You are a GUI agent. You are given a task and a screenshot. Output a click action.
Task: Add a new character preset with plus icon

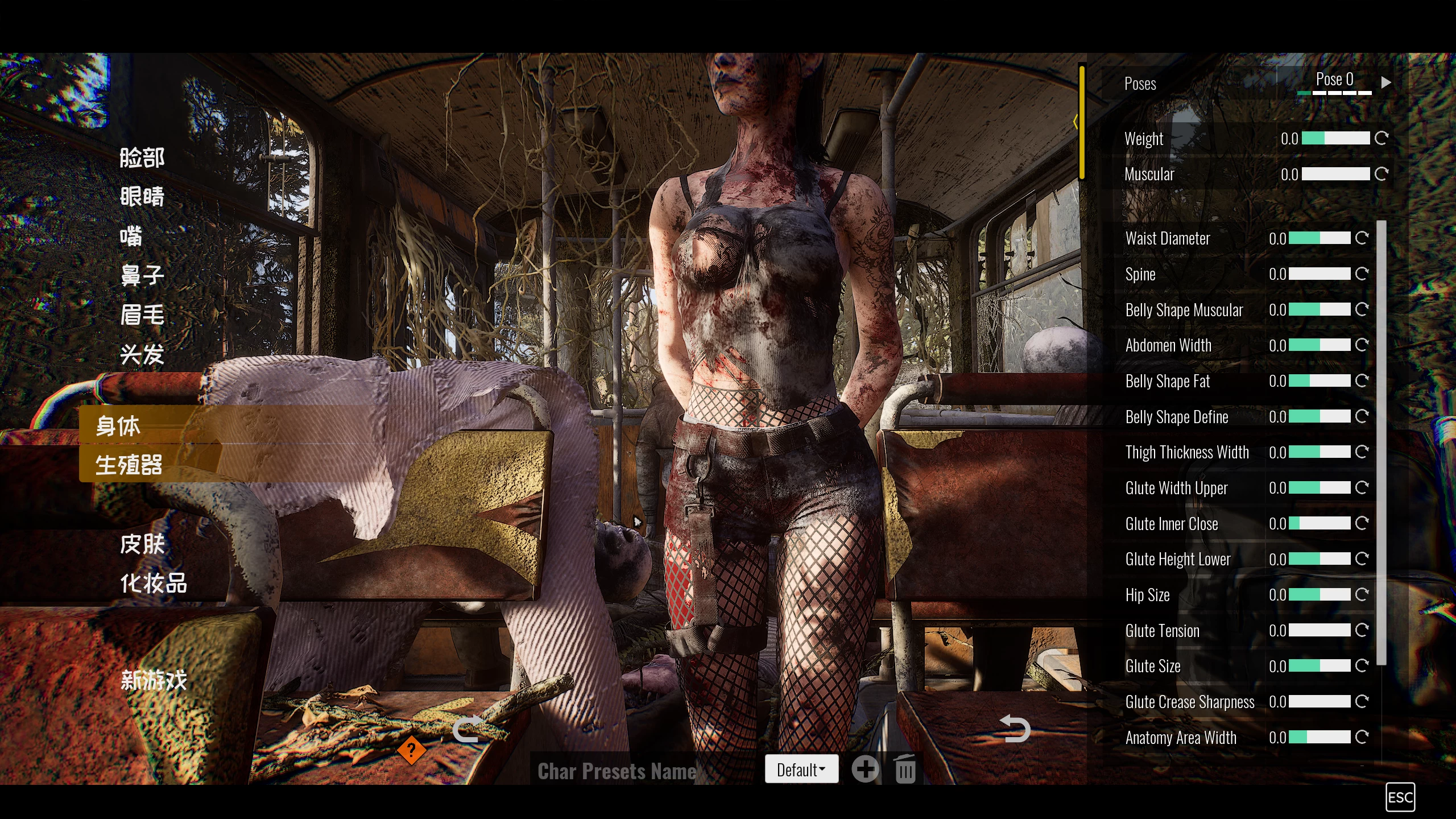pyautogui.click(x=865, y=770)
